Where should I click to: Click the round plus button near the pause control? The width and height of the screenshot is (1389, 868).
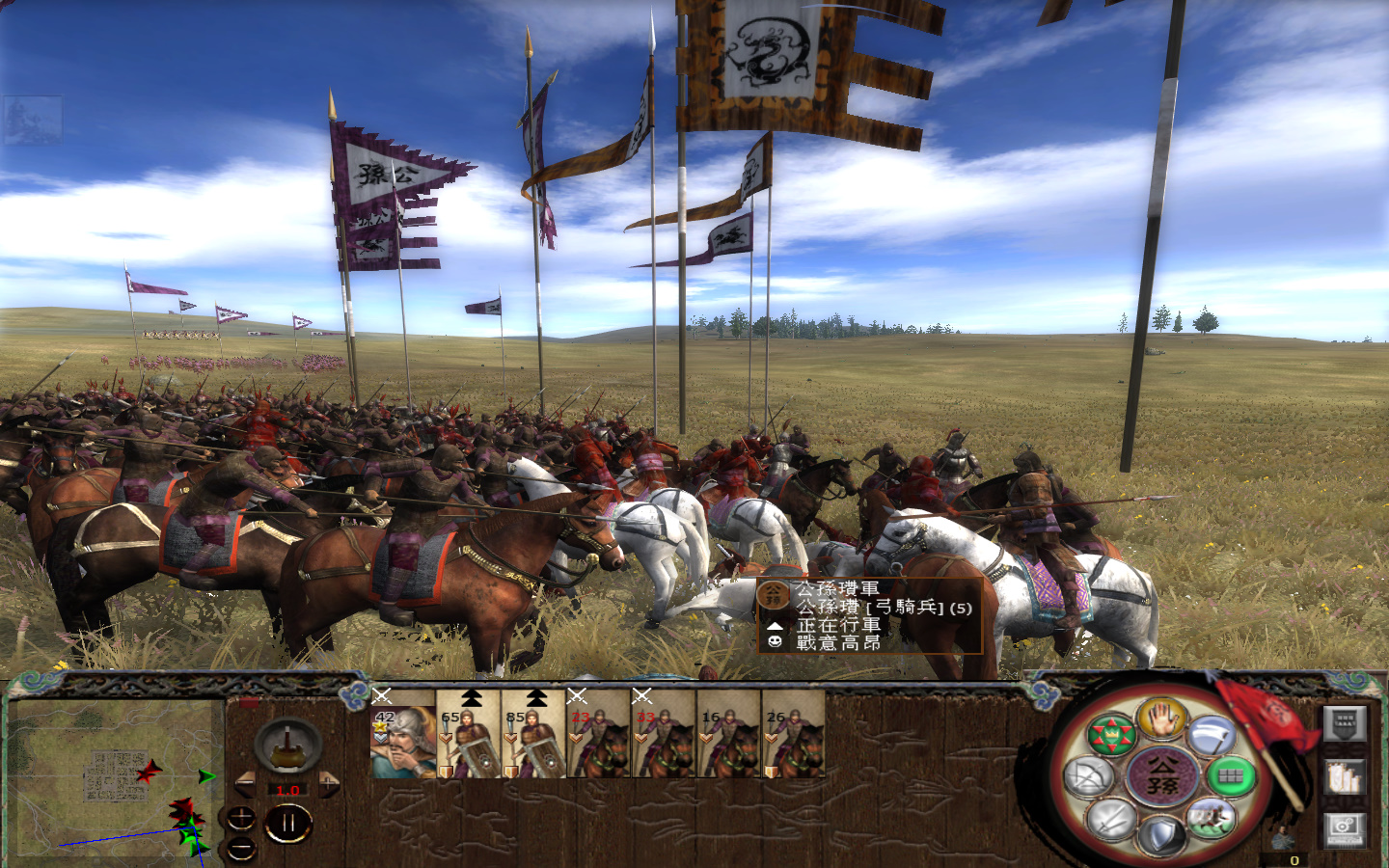(241, 818)
